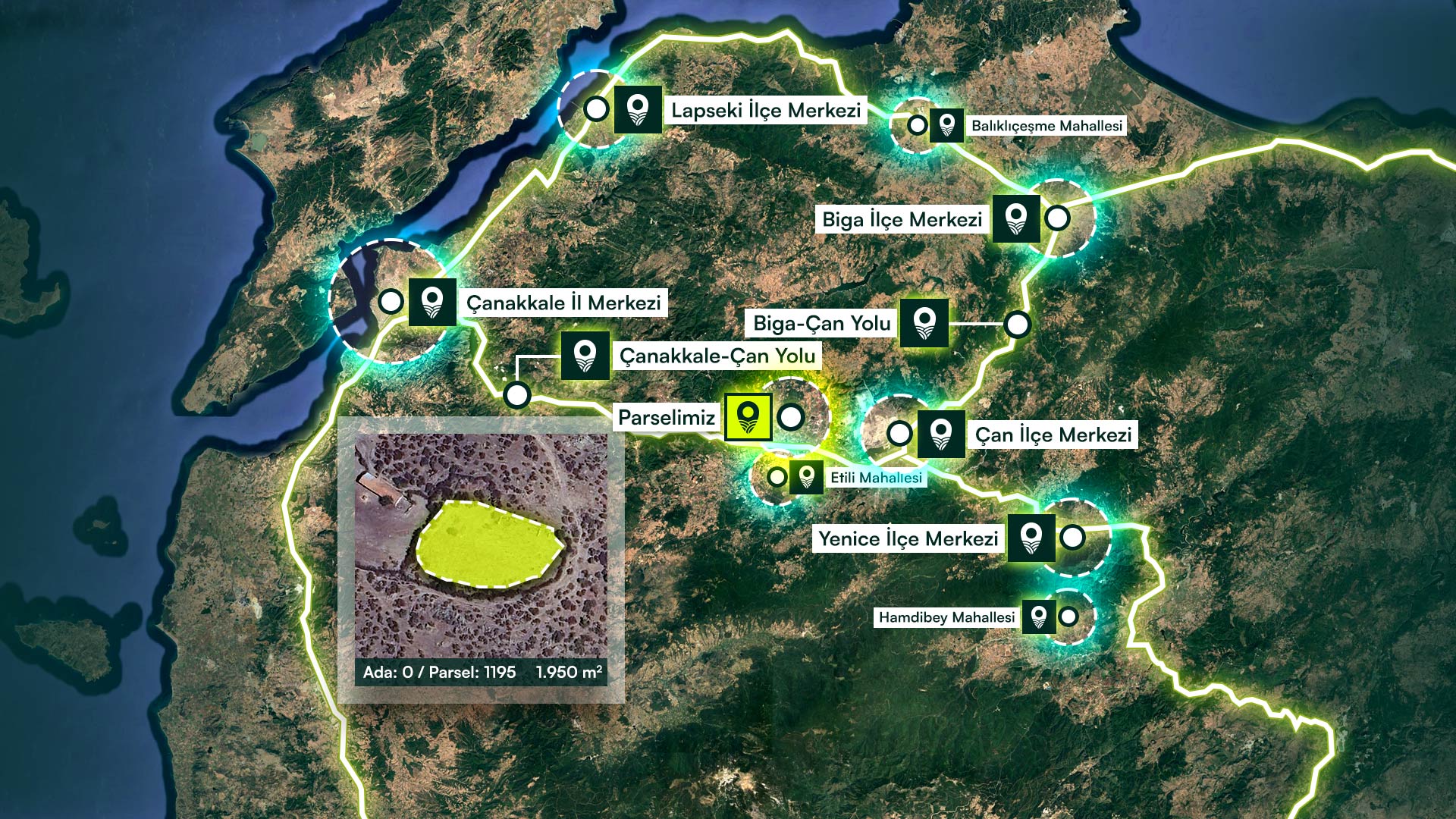Choose the Biga İlçe Merkezi pin icon
Image resolution: width=1456 pixels, height=819 pixels.
click(x=1015, y=219)
